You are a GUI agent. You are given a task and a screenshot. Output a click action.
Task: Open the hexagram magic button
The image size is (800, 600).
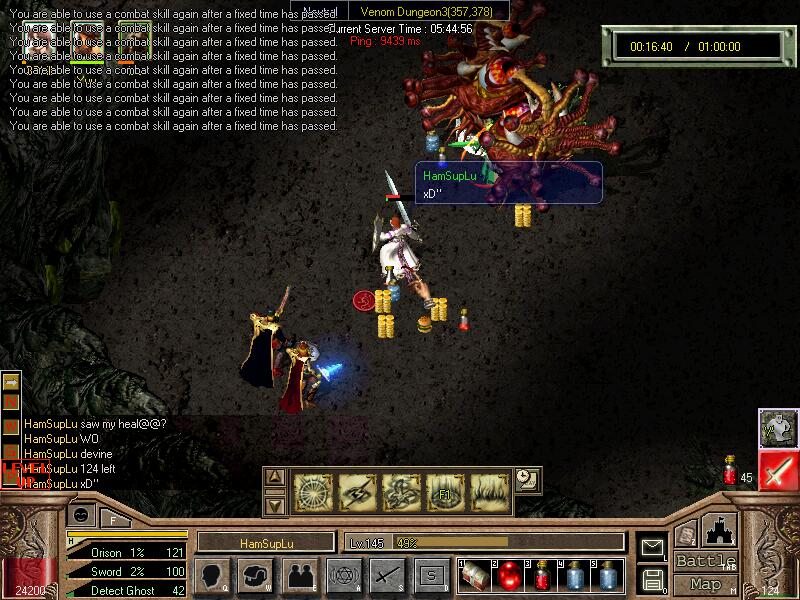pos(343,575)
